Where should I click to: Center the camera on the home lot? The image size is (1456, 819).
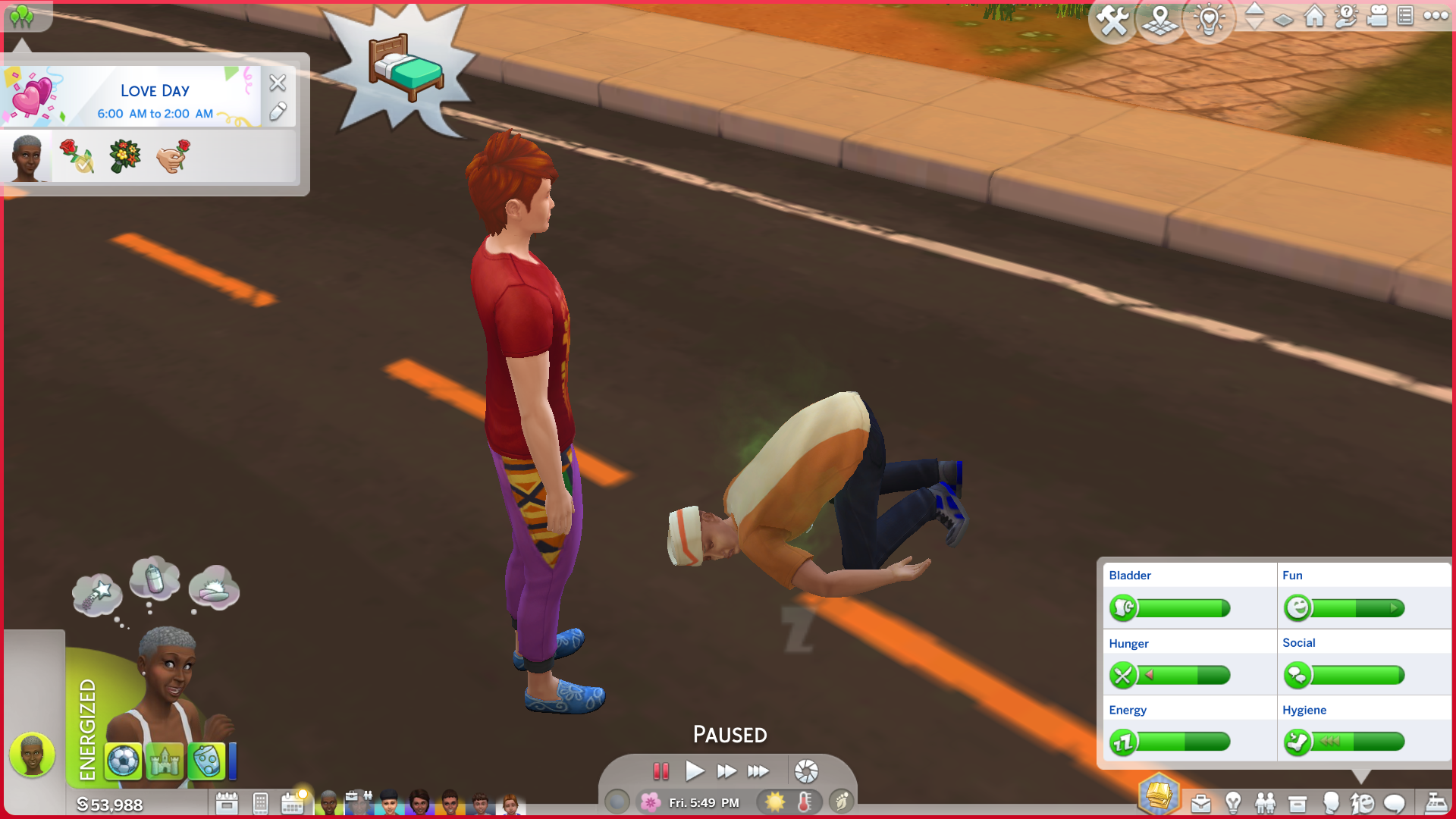(1314, 16)
